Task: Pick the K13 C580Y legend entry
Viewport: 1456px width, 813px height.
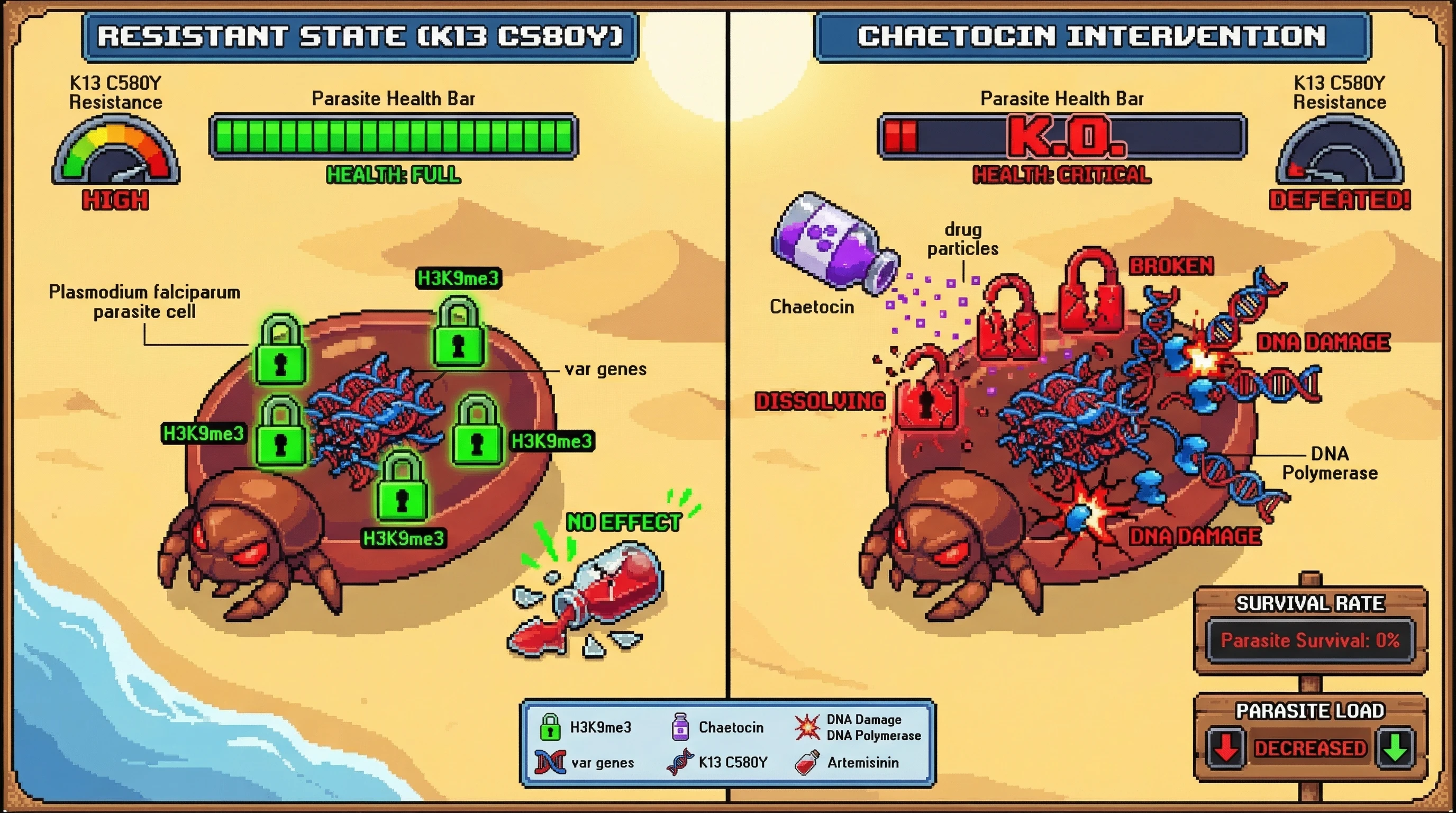Action: 717,763
